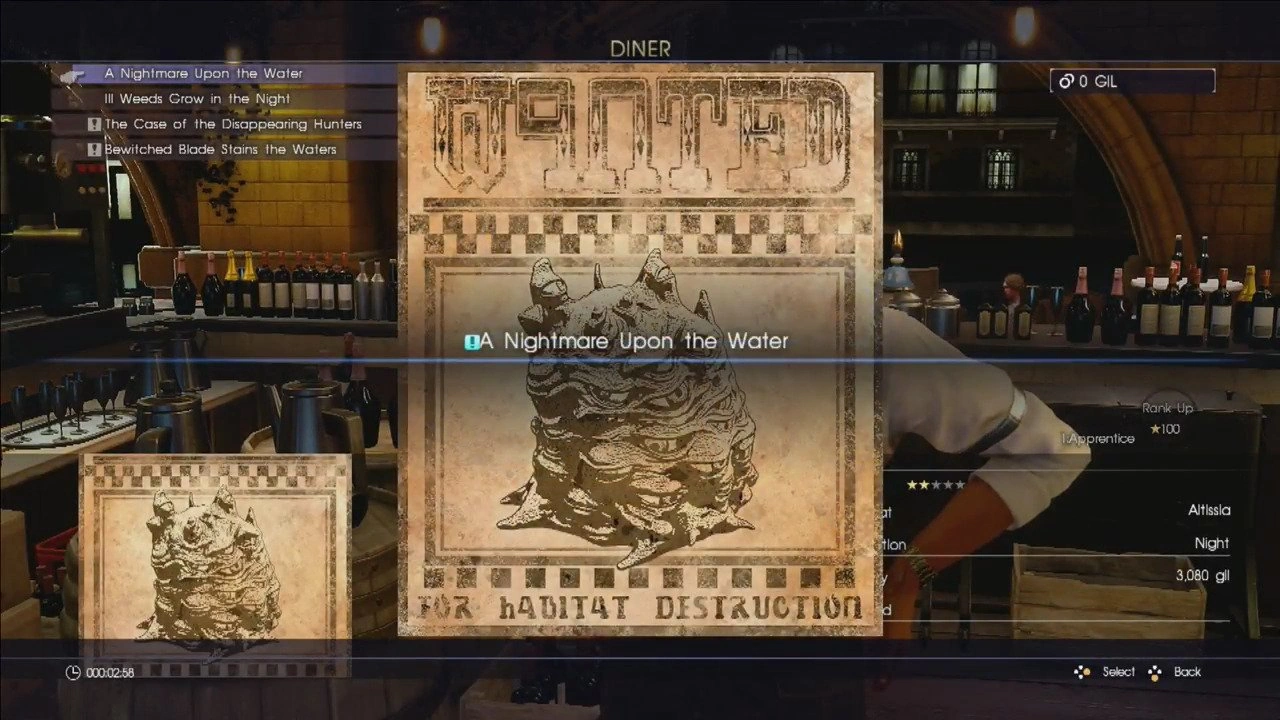Click the exclamation icon beside Bewitched Blade hunt
This screenshot has height=720, width=1280.
(93, 148)
